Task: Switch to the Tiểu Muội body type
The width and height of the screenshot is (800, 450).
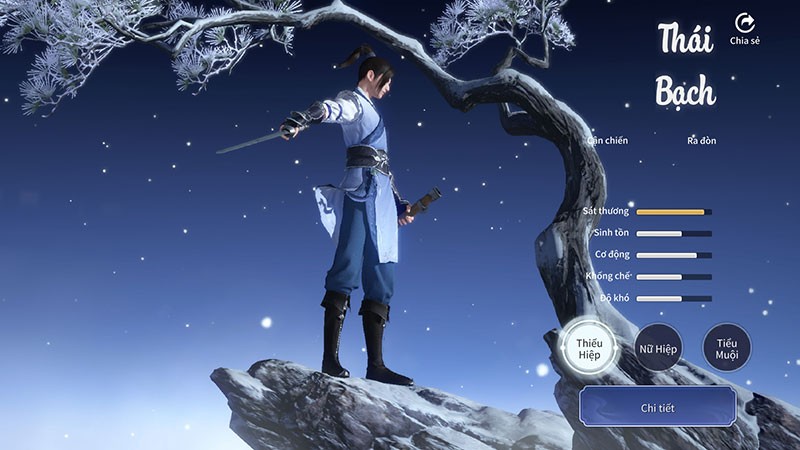Action: pos(726,348)
